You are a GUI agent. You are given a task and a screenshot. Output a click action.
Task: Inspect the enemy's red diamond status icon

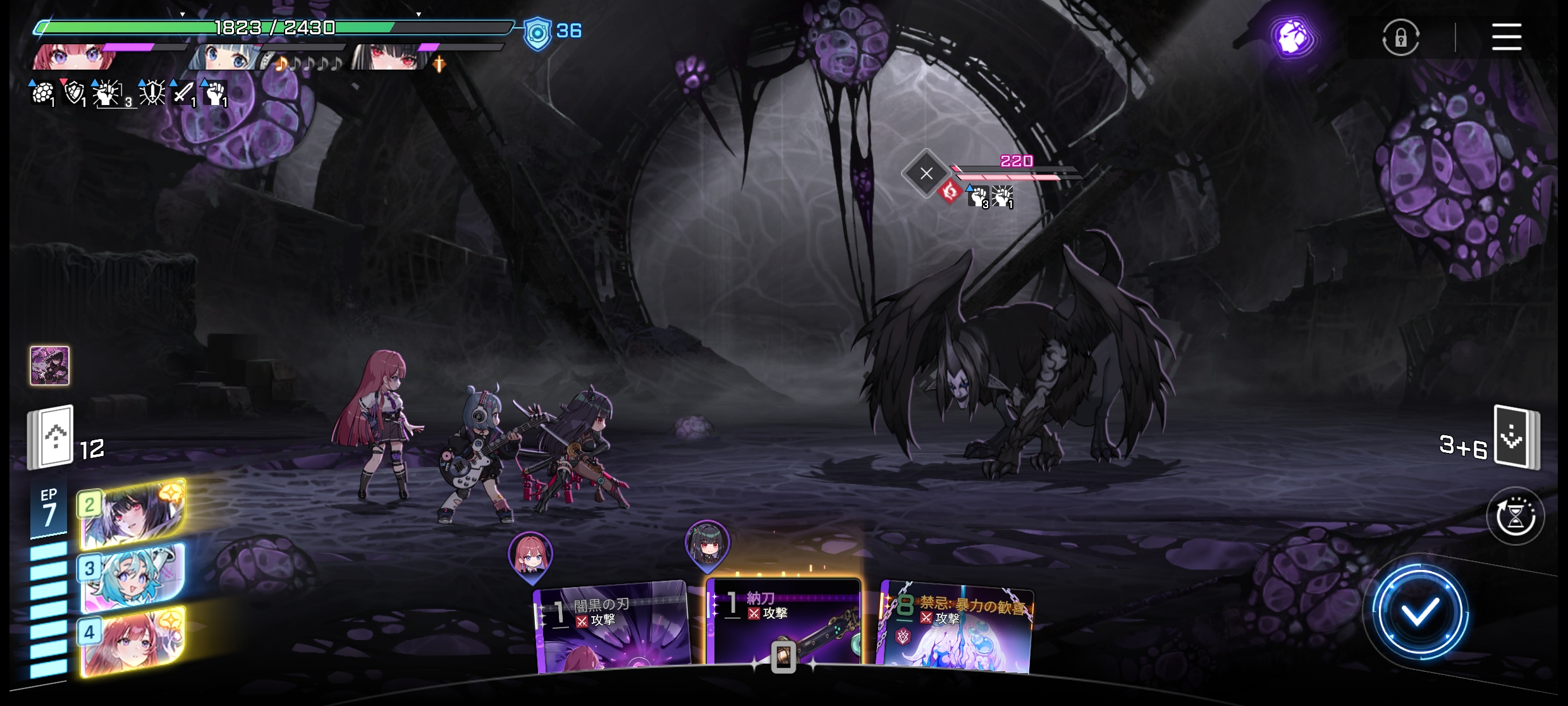[950, 191]
